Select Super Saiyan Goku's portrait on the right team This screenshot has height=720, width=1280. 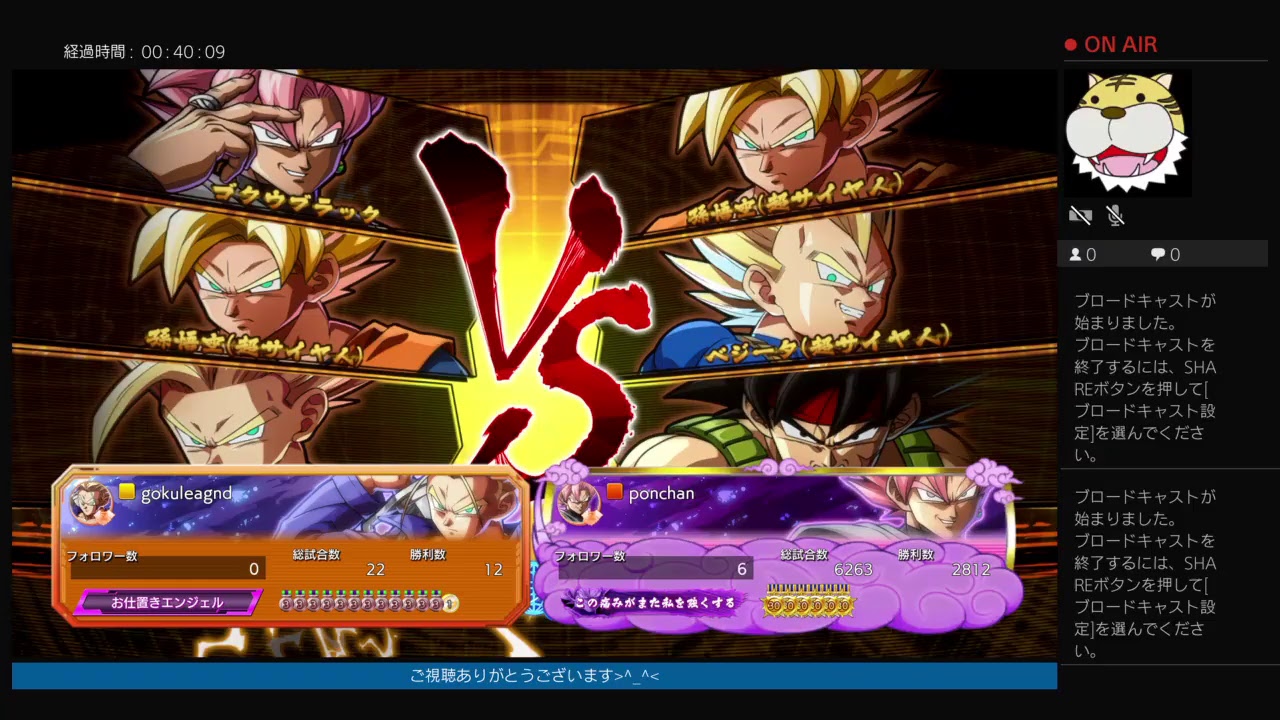(x=780, y=140)
